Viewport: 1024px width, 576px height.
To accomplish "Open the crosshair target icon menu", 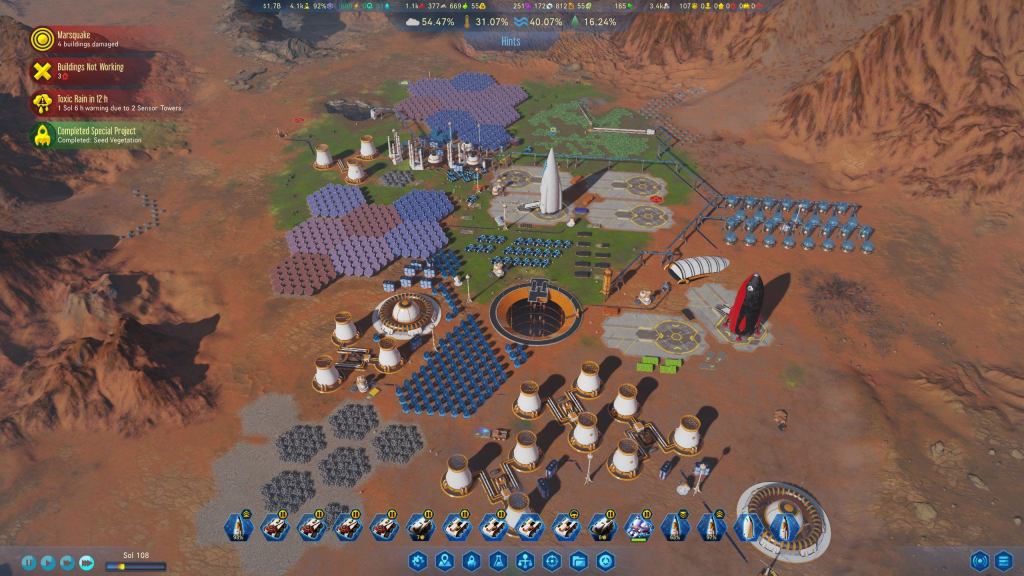I will tap(551, 562).
